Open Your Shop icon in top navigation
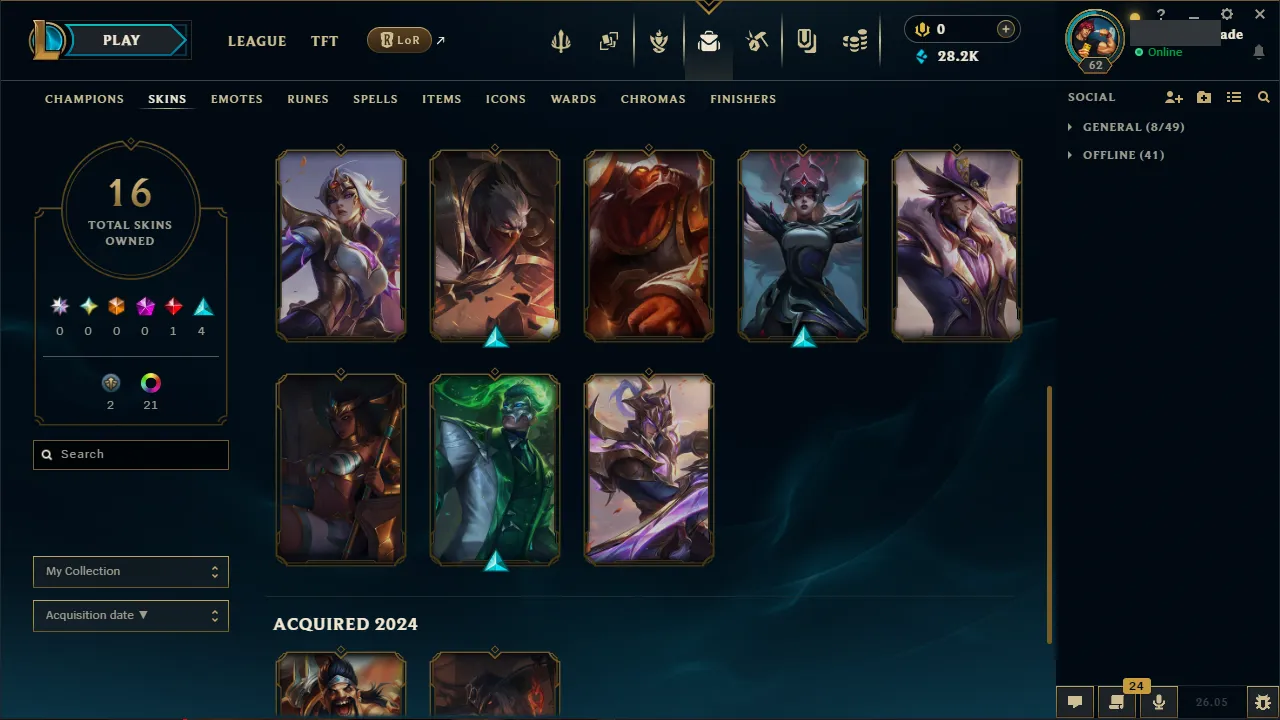1280x720 pixels. coord(807,40)
